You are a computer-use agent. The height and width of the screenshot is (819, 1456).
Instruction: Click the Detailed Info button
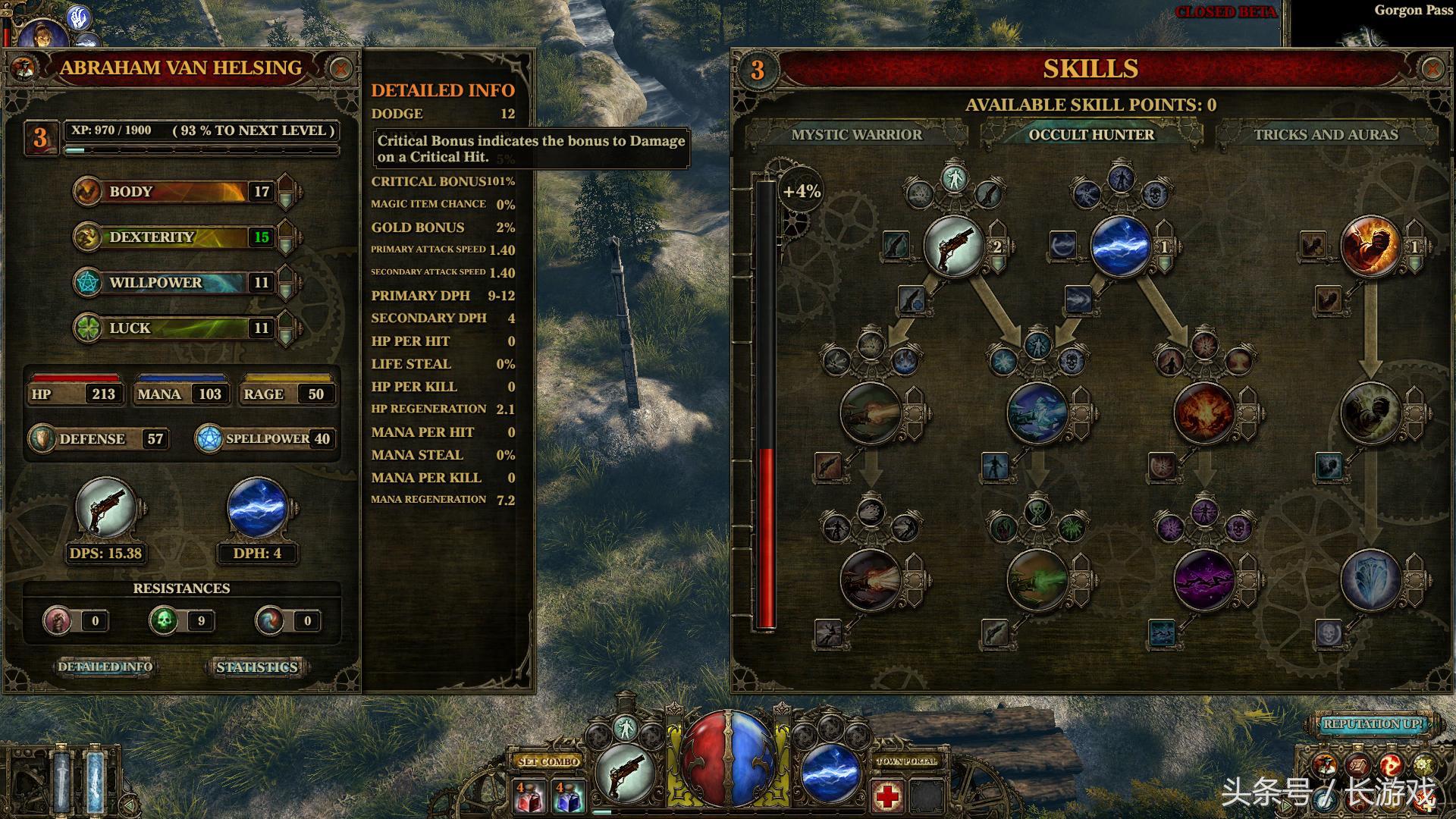click(x=105, y=667)
